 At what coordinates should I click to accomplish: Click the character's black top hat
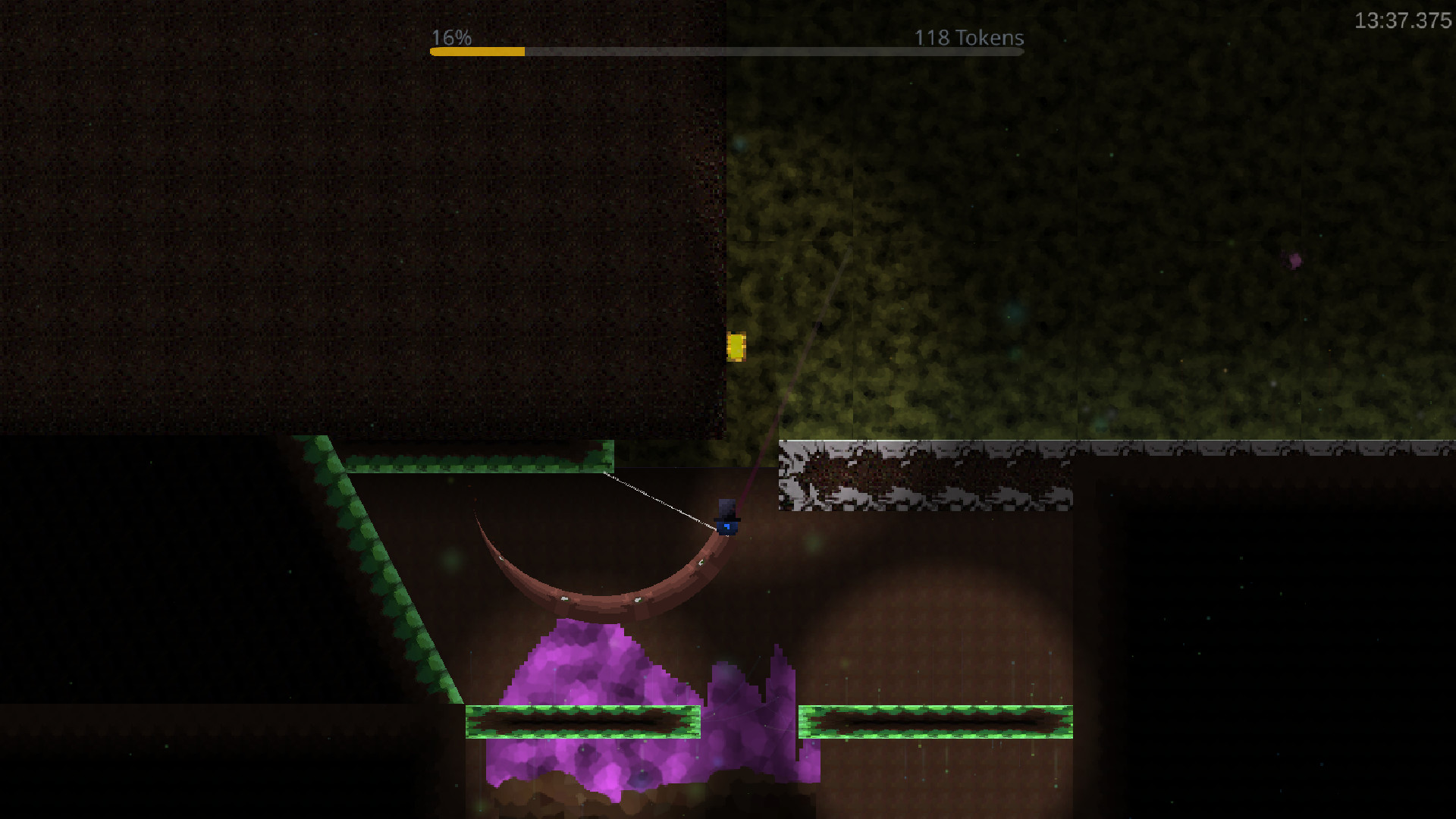[726, 507]
